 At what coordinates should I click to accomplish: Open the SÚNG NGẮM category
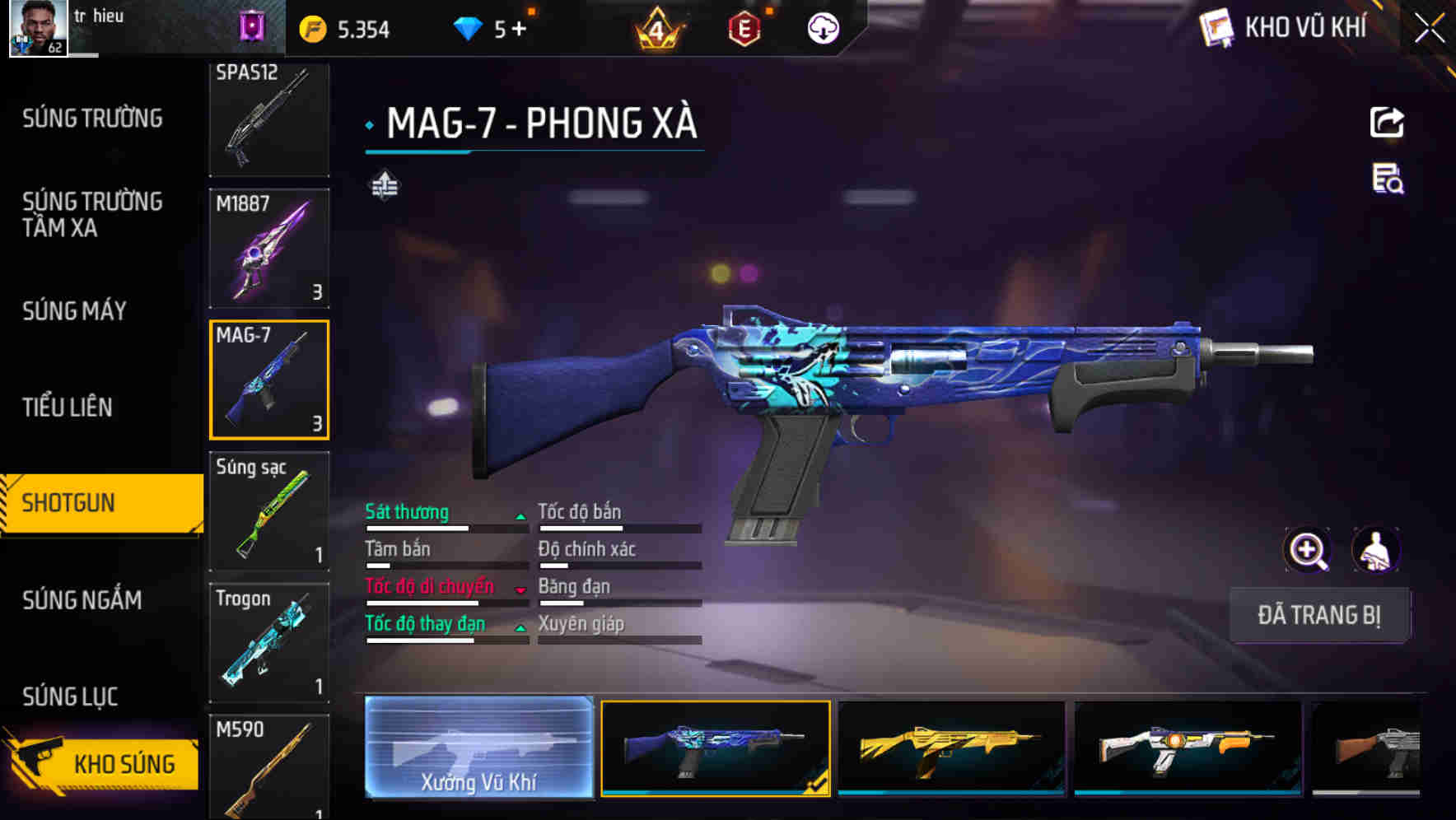(x=82, y=600)
